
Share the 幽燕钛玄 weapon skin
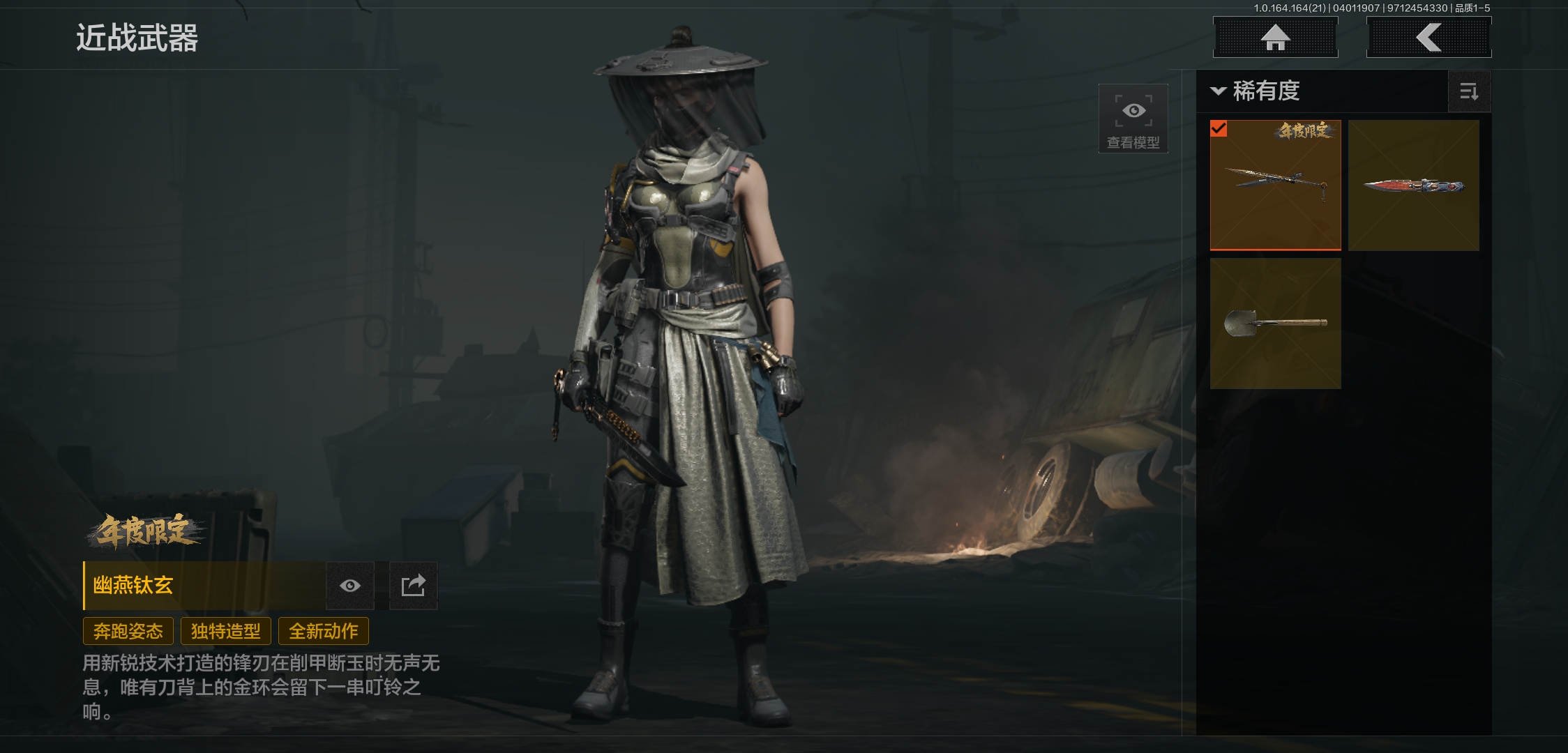click(x=413, y=586)
